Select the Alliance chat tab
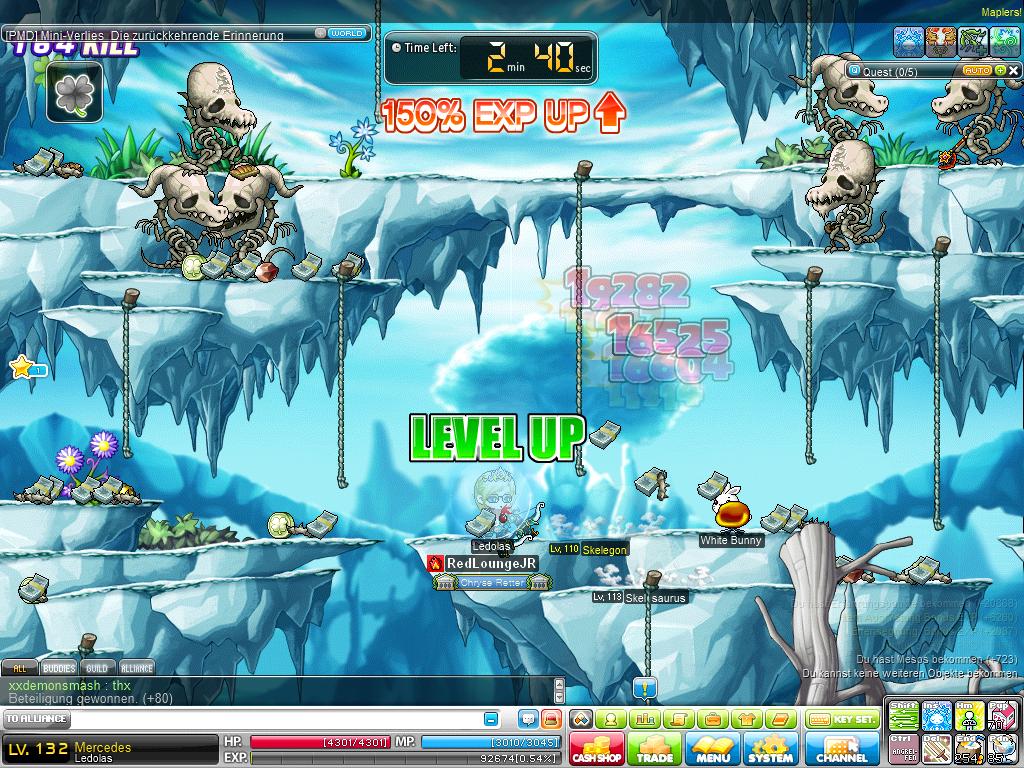 pyautogui.click(x=137, y=668)
